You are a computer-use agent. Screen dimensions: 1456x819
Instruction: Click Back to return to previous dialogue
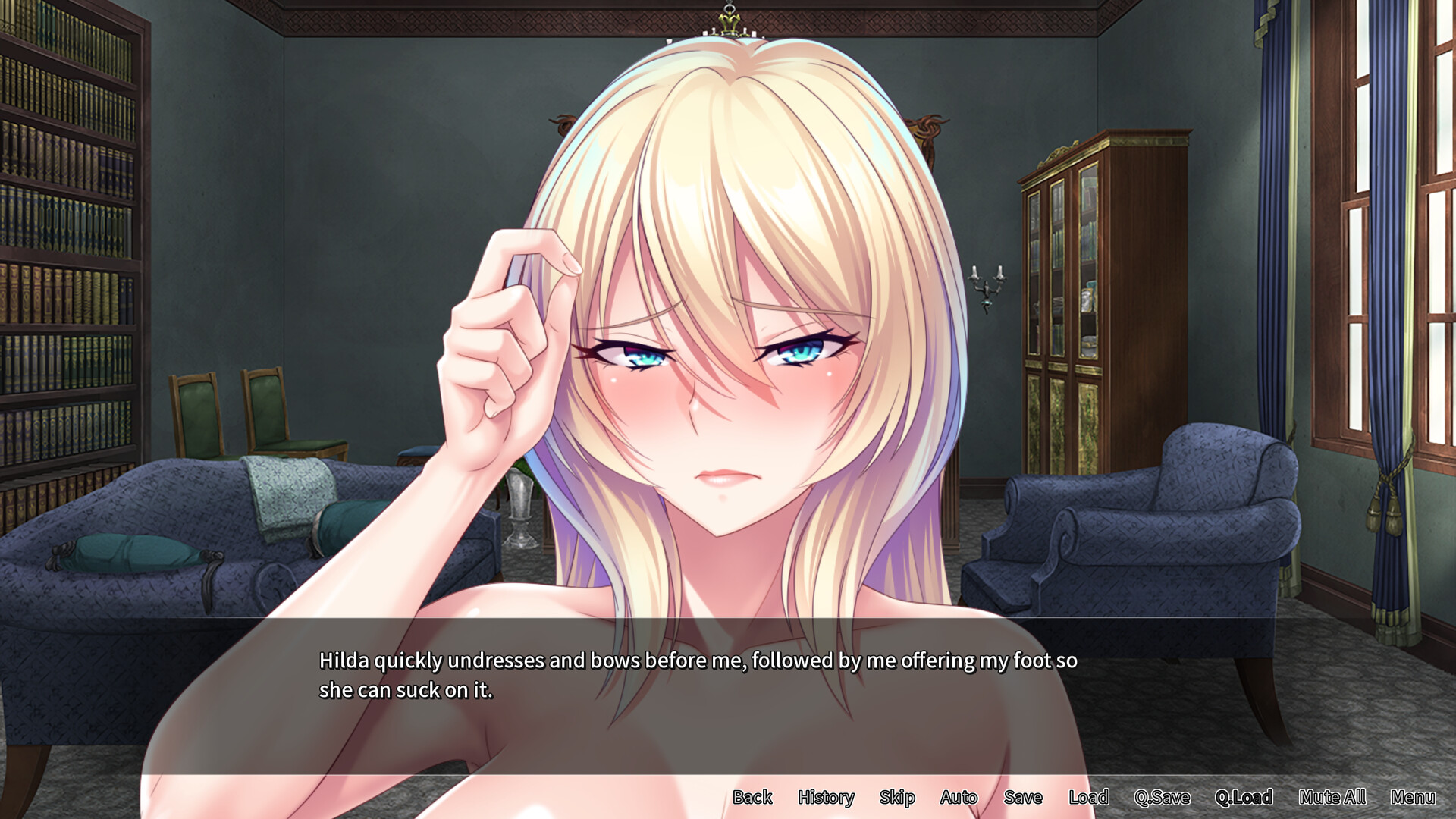pyautogui.click(x=752, y=798)
